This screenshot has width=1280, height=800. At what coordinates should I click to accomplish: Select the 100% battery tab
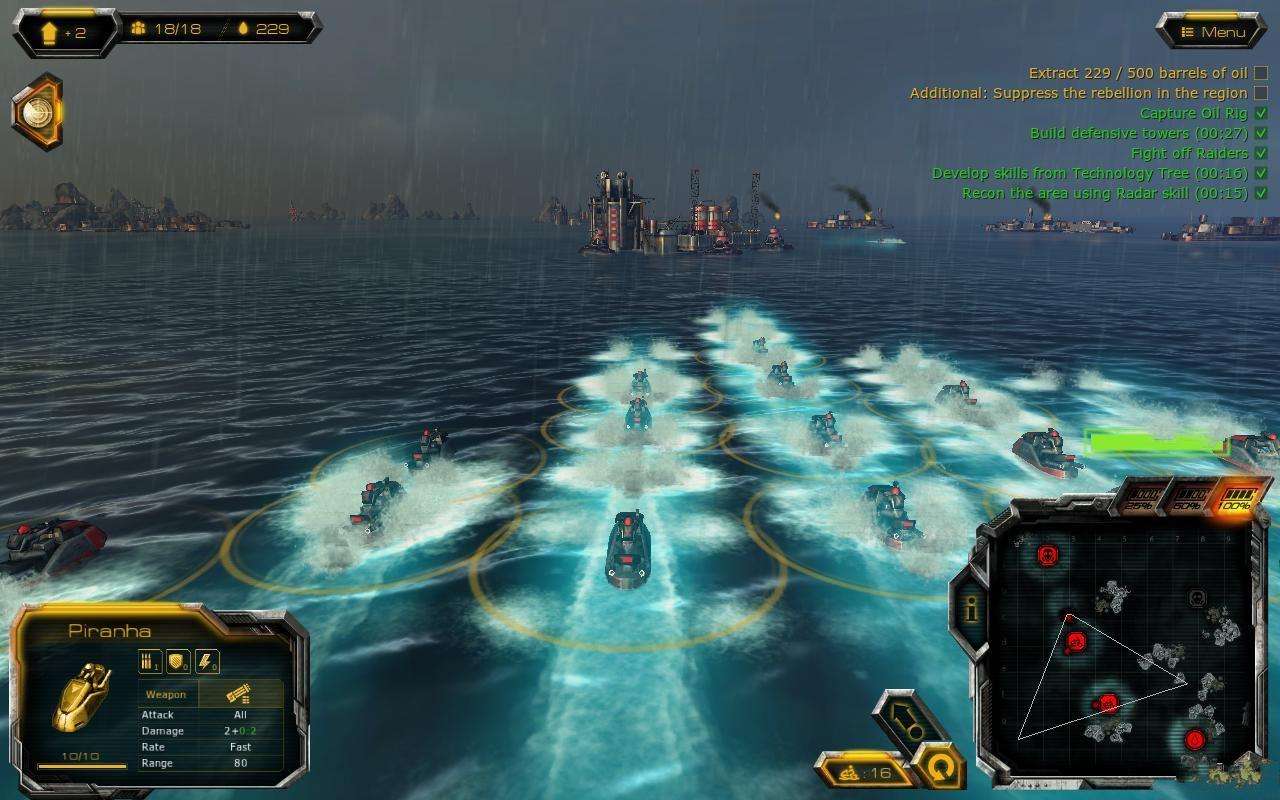click(1235, 498)
